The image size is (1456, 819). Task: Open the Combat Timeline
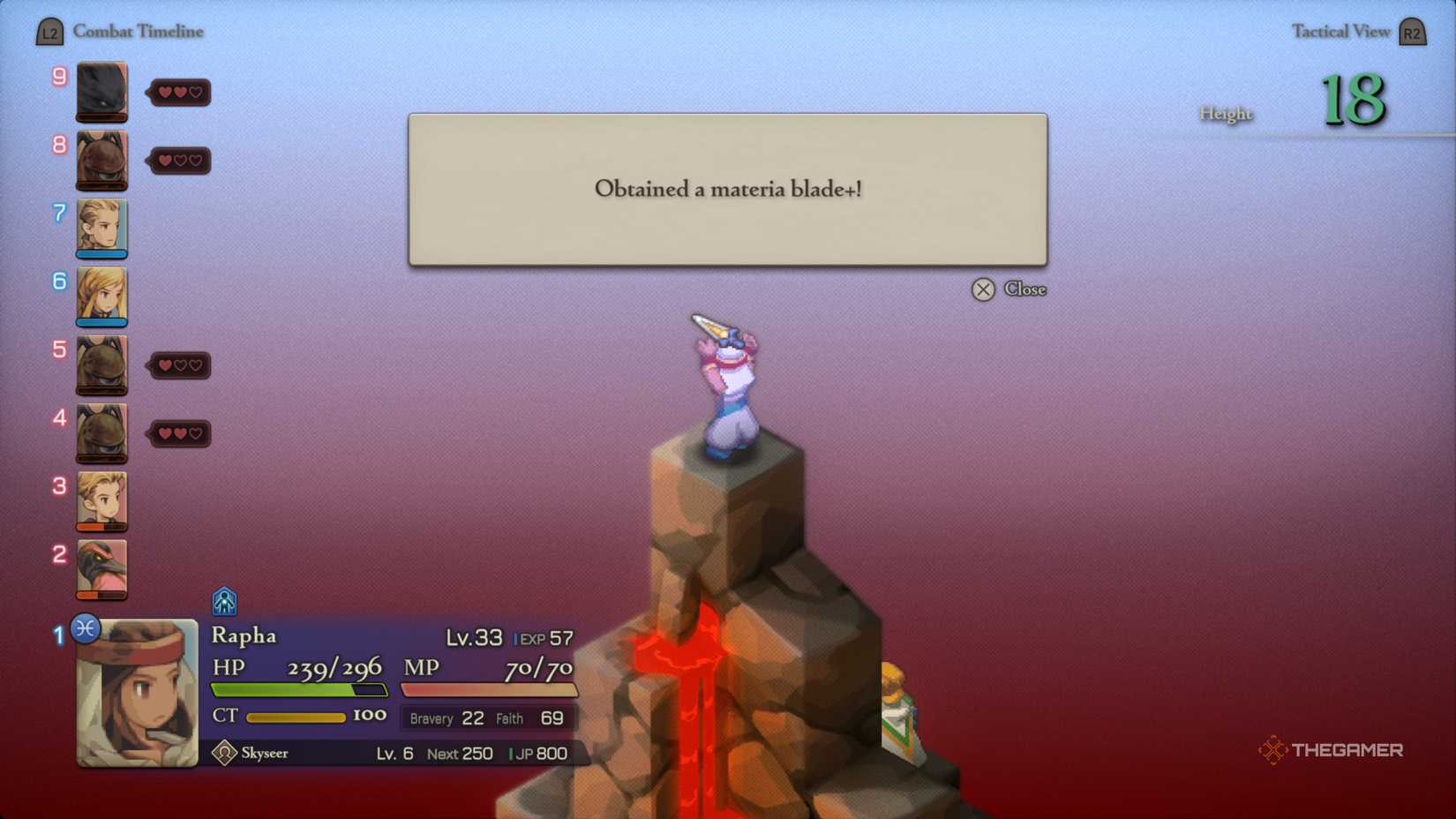[x=139, y=31]
